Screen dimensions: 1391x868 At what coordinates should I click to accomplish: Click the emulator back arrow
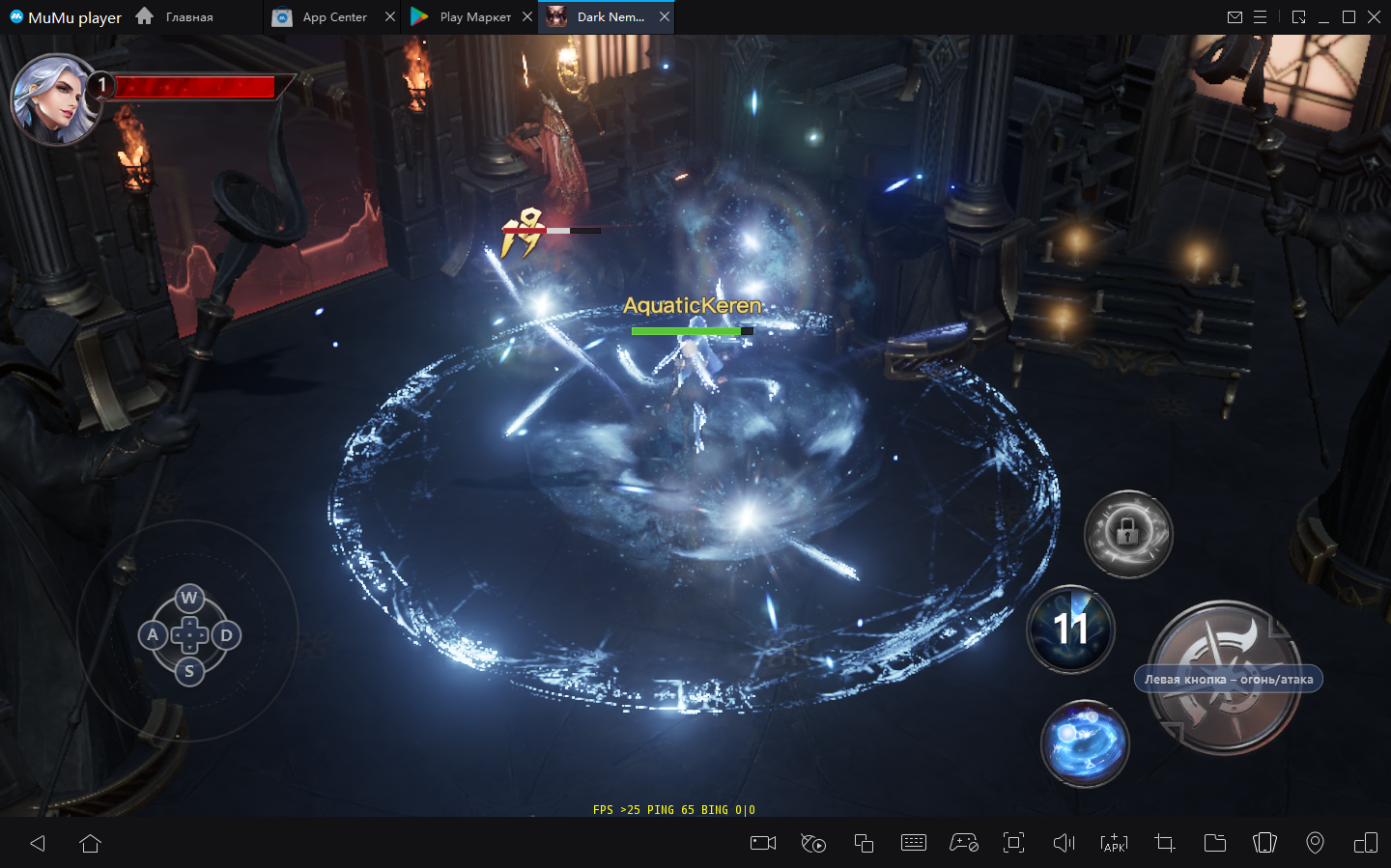pyautogui.click(x=38, y=843)
